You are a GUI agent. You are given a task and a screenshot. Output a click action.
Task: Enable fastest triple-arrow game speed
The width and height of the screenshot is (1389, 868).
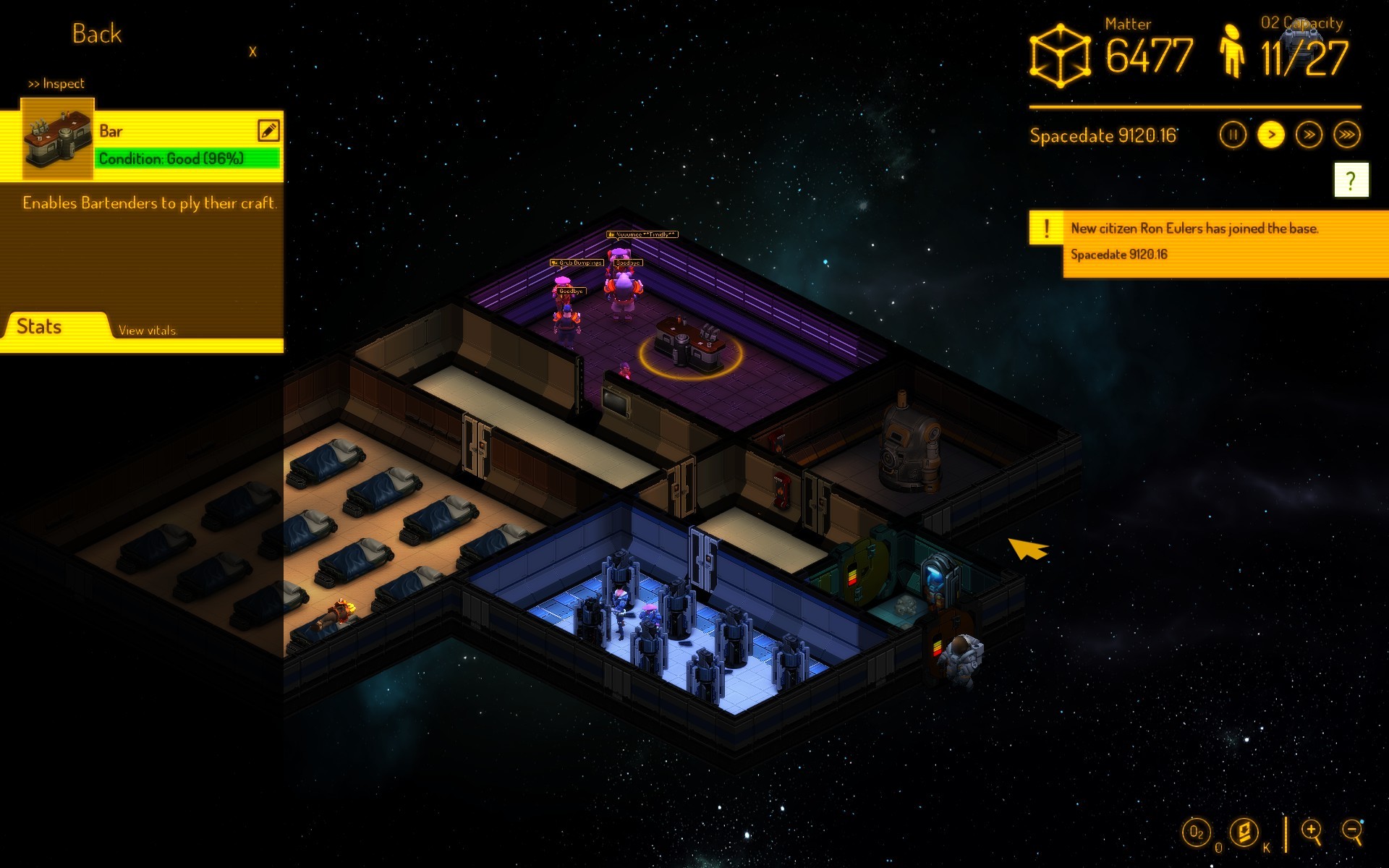(x=1346, y=135)
